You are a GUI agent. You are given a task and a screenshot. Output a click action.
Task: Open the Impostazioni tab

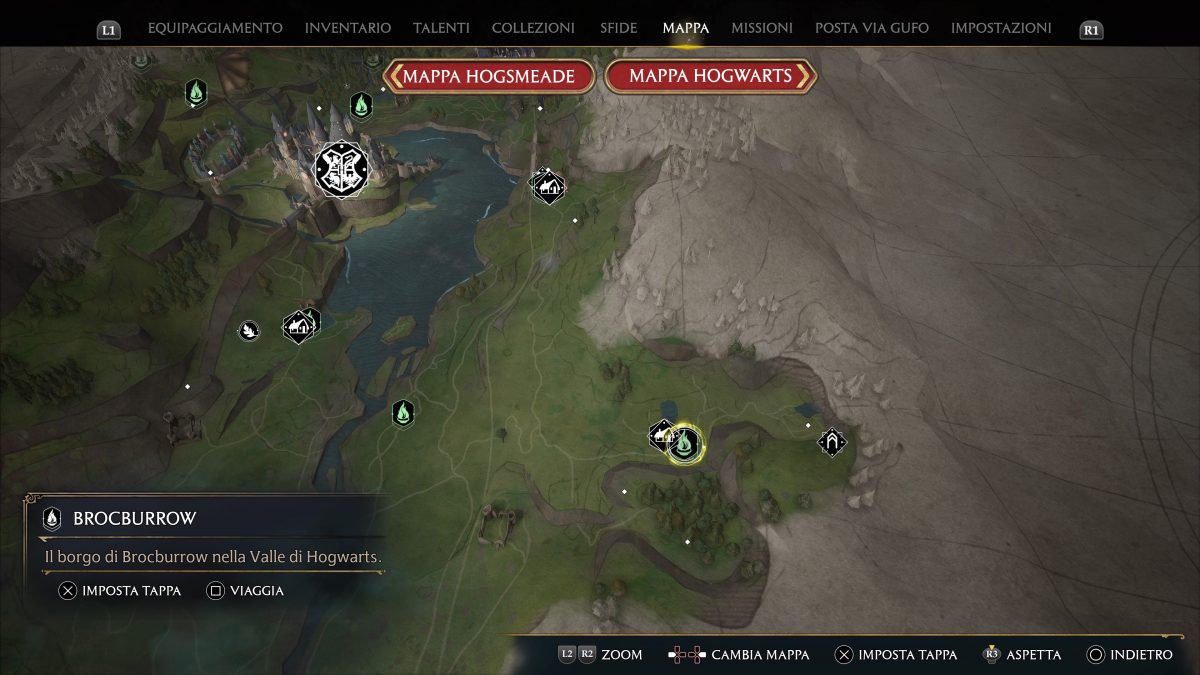(x=1001, y=28)
